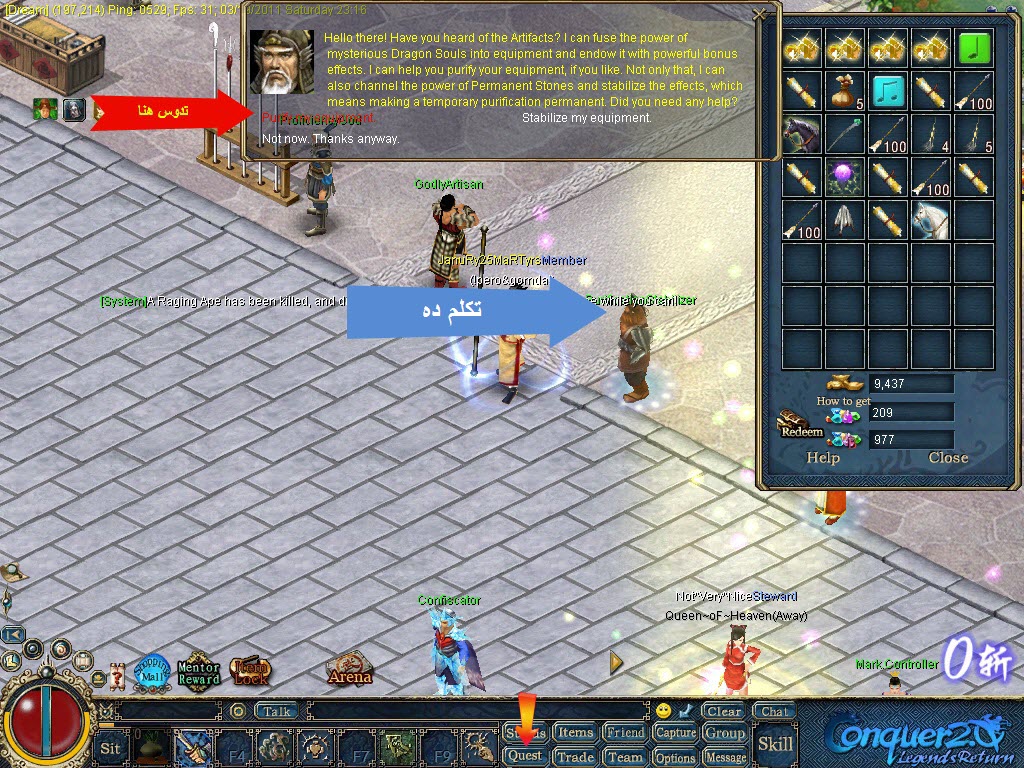Image resolution: width=1024 pixels, height=768 pixels.
Task: Open inventory Help
Action: coord(823,458)
